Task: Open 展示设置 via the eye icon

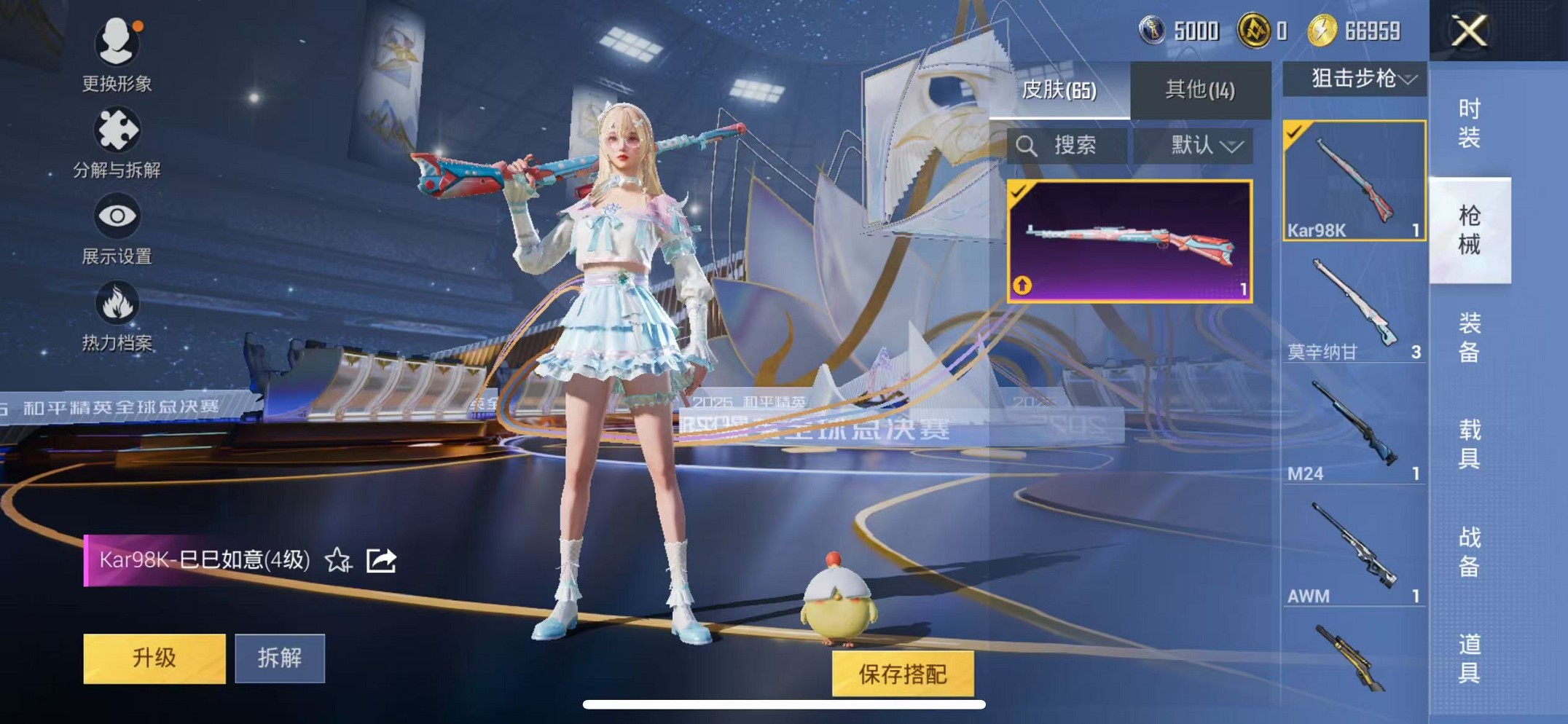Action: 119,216
